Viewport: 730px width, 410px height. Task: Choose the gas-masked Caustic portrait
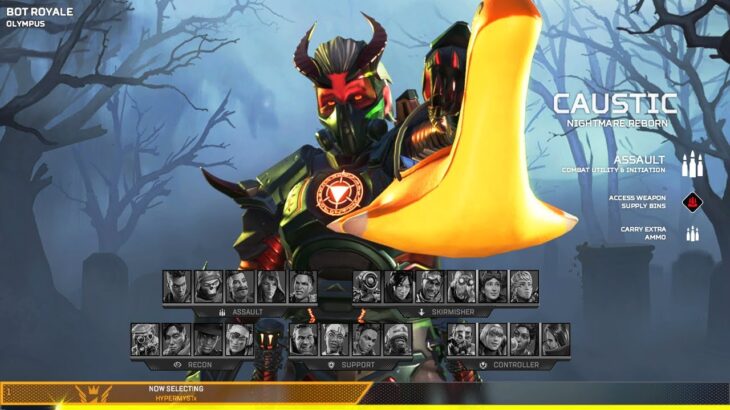point(461,340)
